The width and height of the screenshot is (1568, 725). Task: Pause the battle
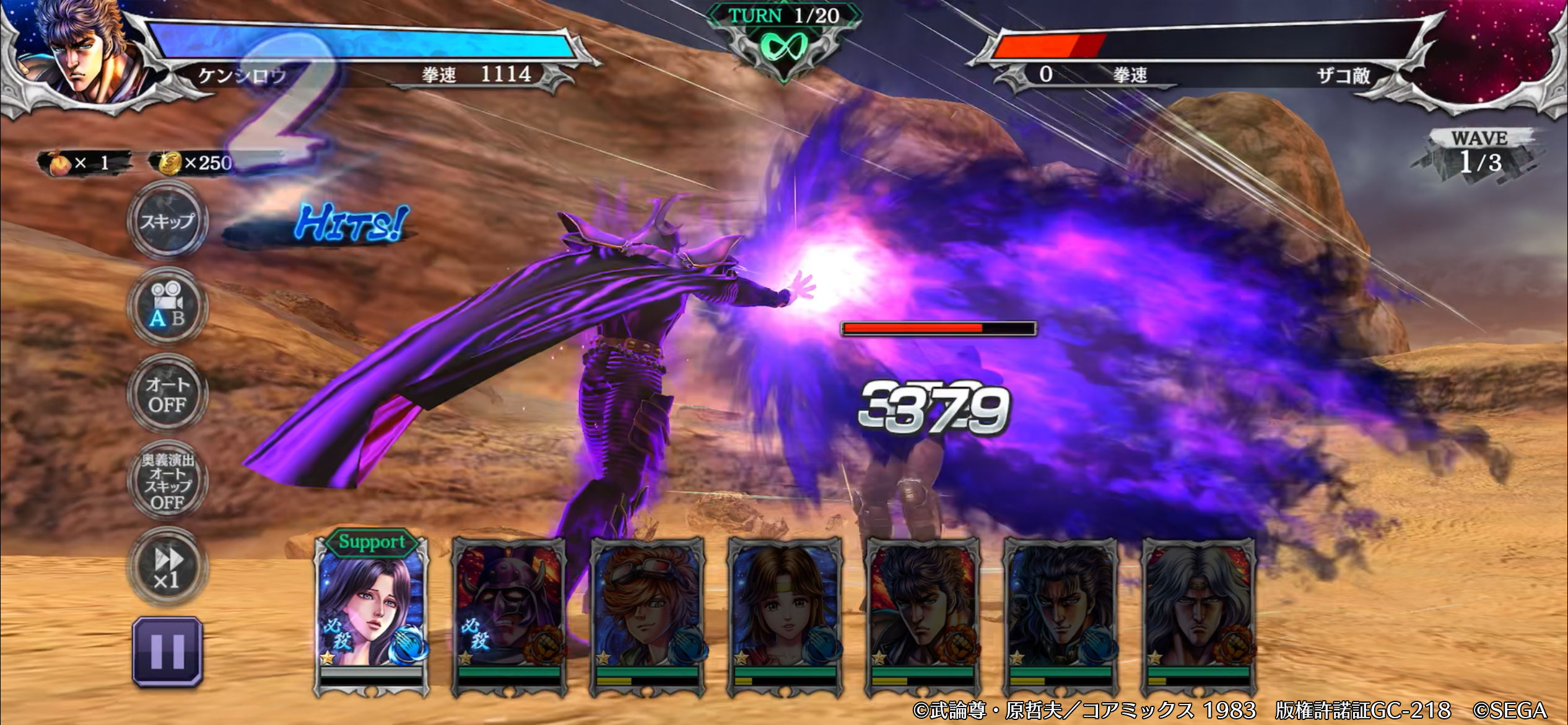167,652
